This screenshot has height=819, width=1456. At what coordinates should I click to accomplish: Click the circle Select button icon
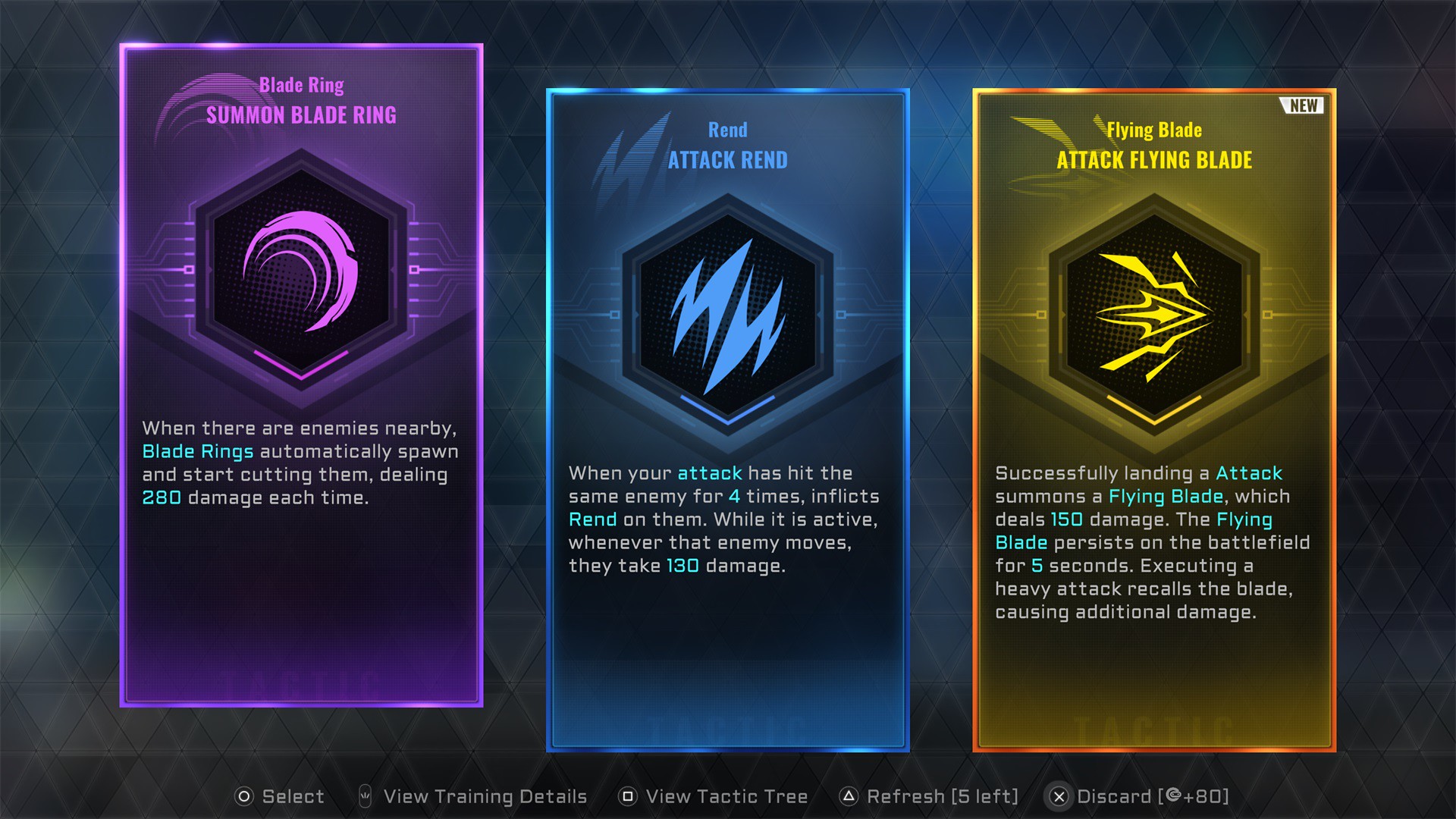pyautogui.click(x=245, y=796)
